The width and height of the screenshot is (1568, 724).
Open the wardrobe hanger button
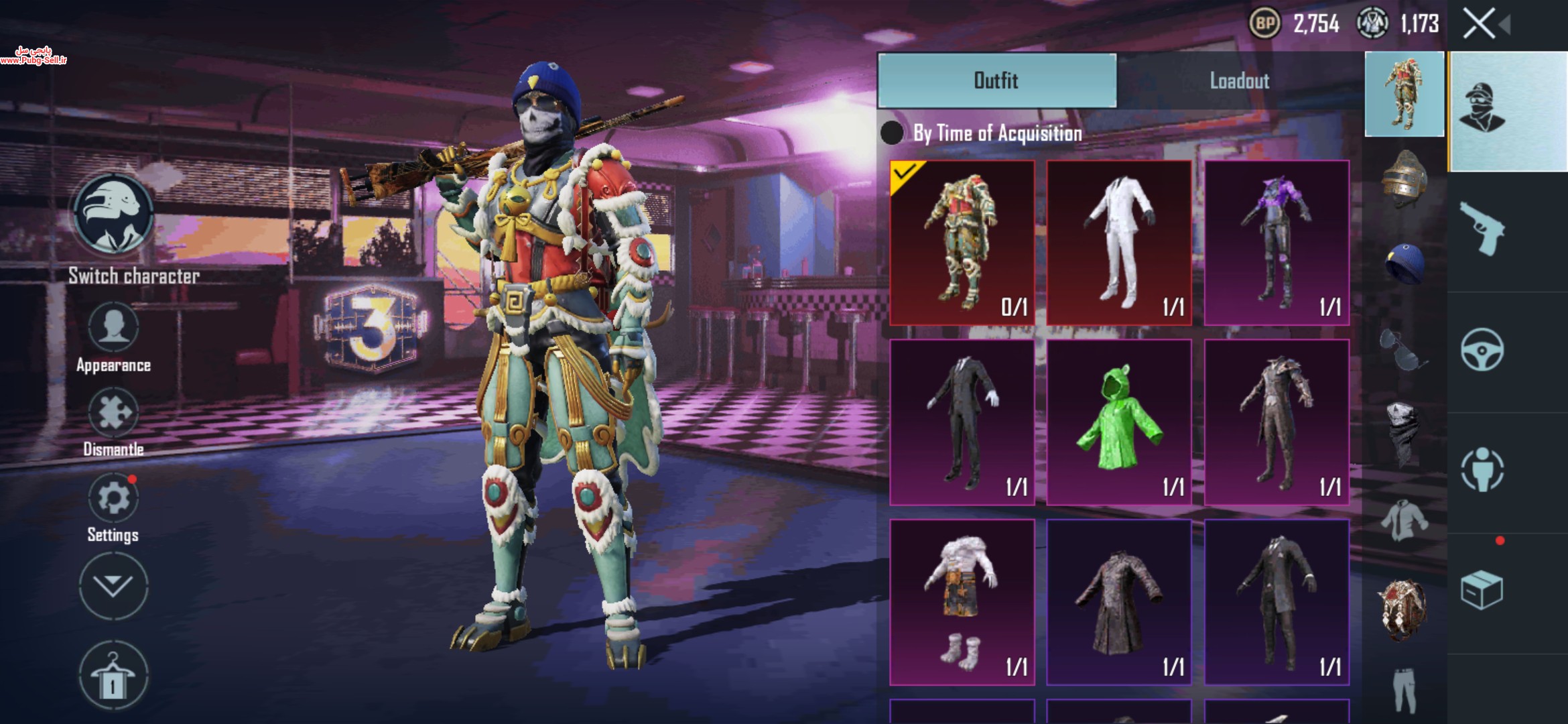coord(113,675)
